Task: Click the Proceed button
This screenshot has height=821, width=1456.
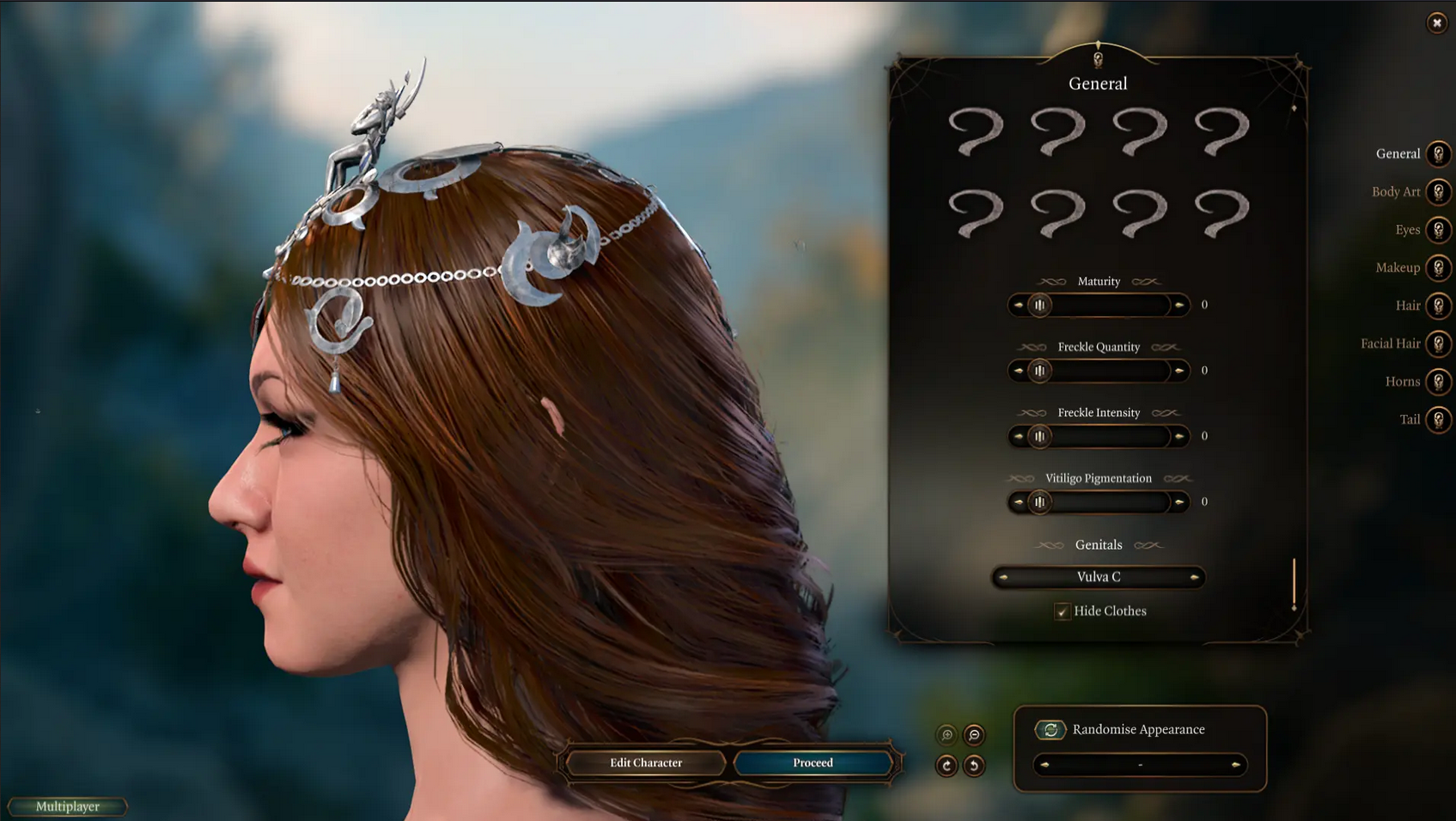Action: 812,763
